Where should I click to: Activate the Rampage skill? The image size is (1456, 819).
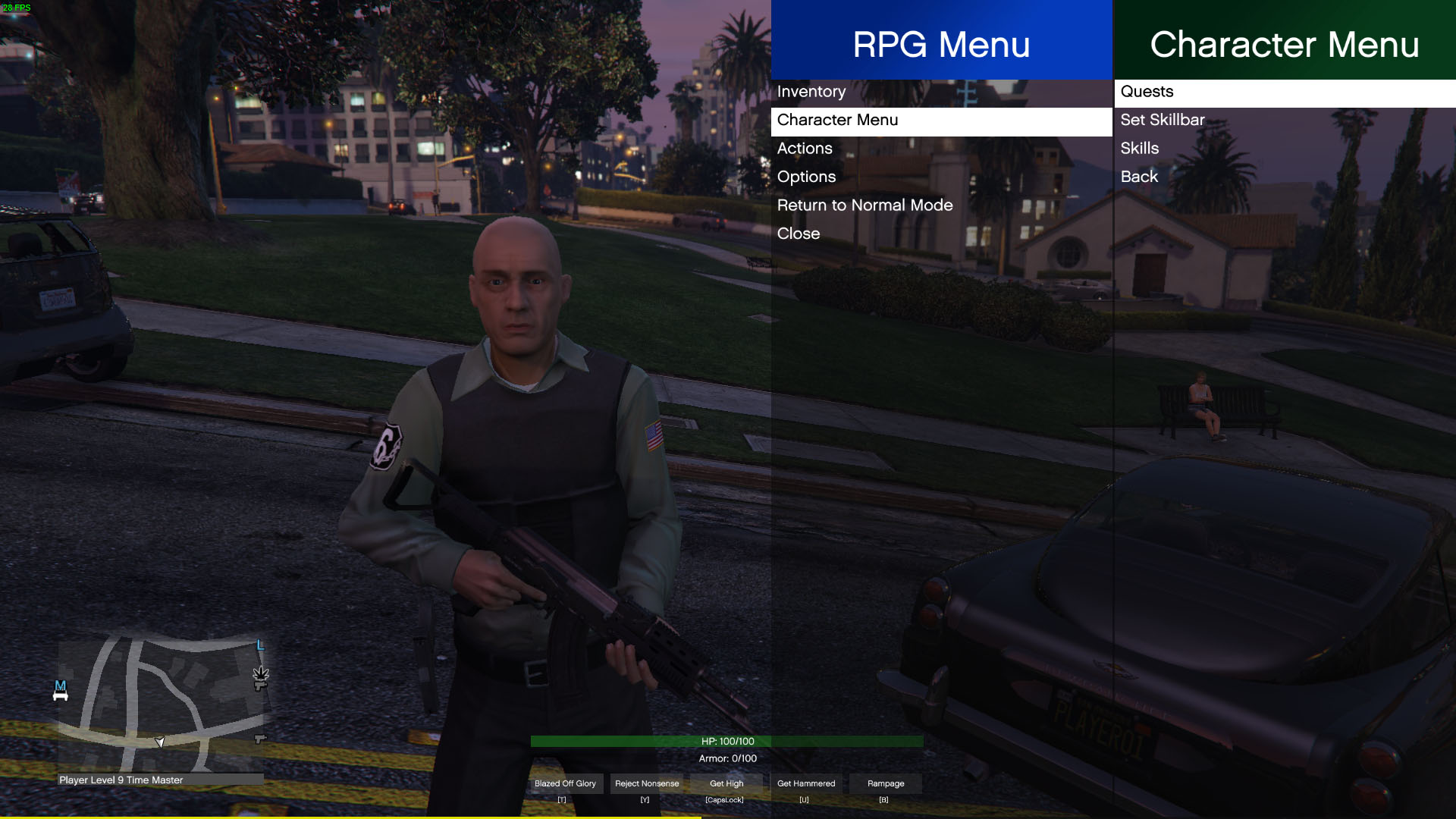pos(886,783)
